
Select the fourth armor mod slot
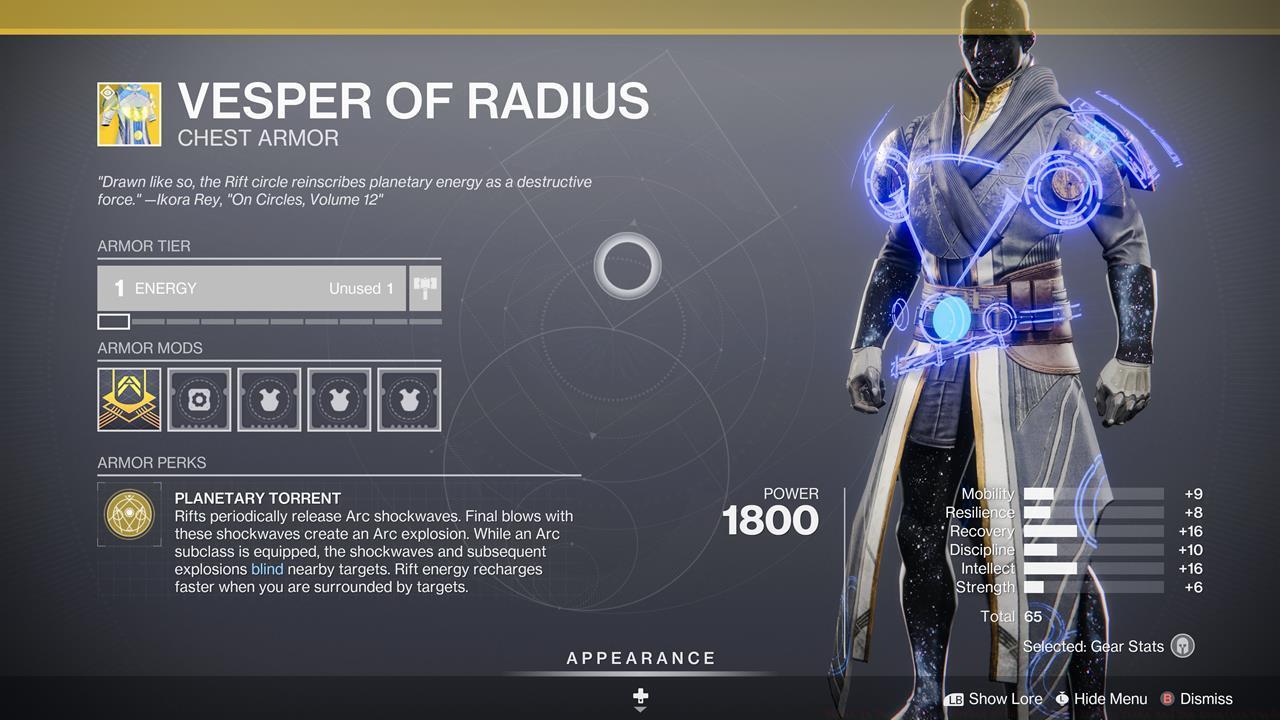click(x=339, y=399)
